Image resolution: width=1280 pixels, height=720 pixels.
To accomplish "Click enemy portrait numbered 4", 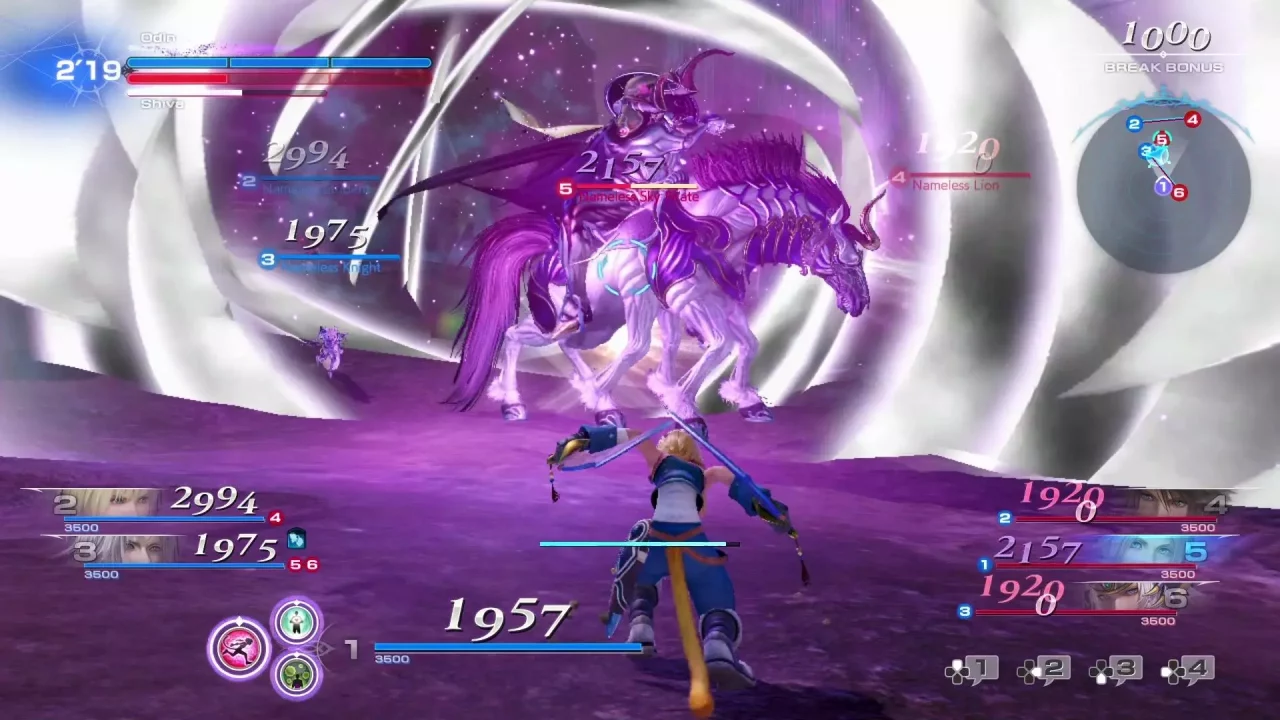I will coord(1165,500).
